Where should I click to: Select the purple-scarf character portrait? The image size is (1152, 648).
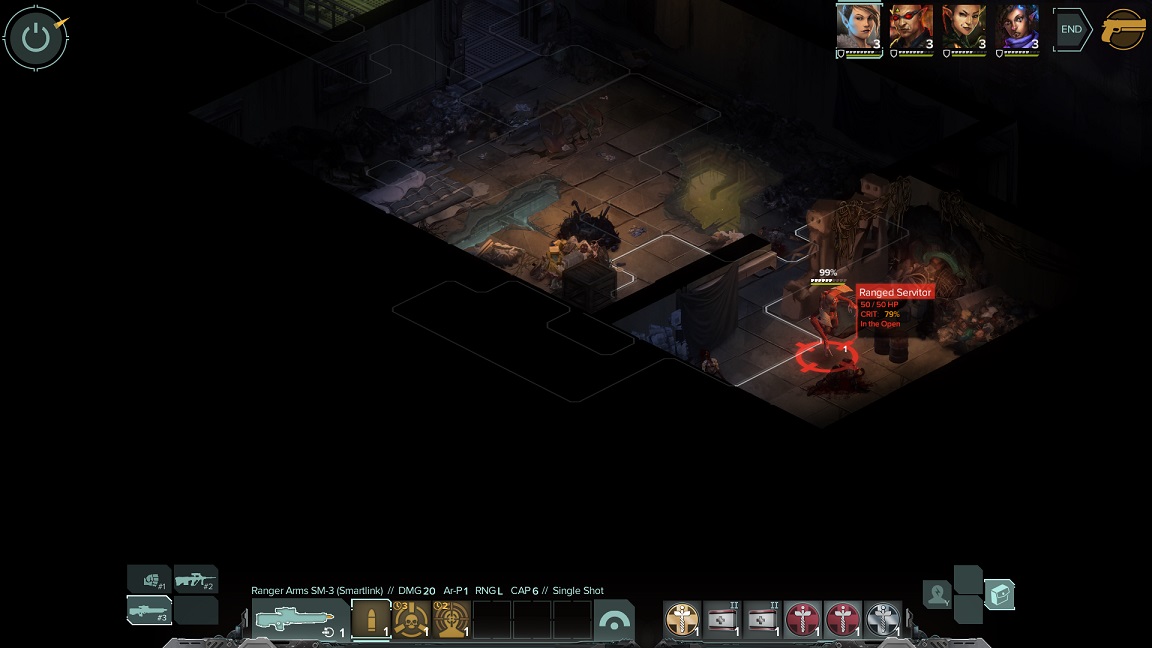click(x=1017, y=27)
